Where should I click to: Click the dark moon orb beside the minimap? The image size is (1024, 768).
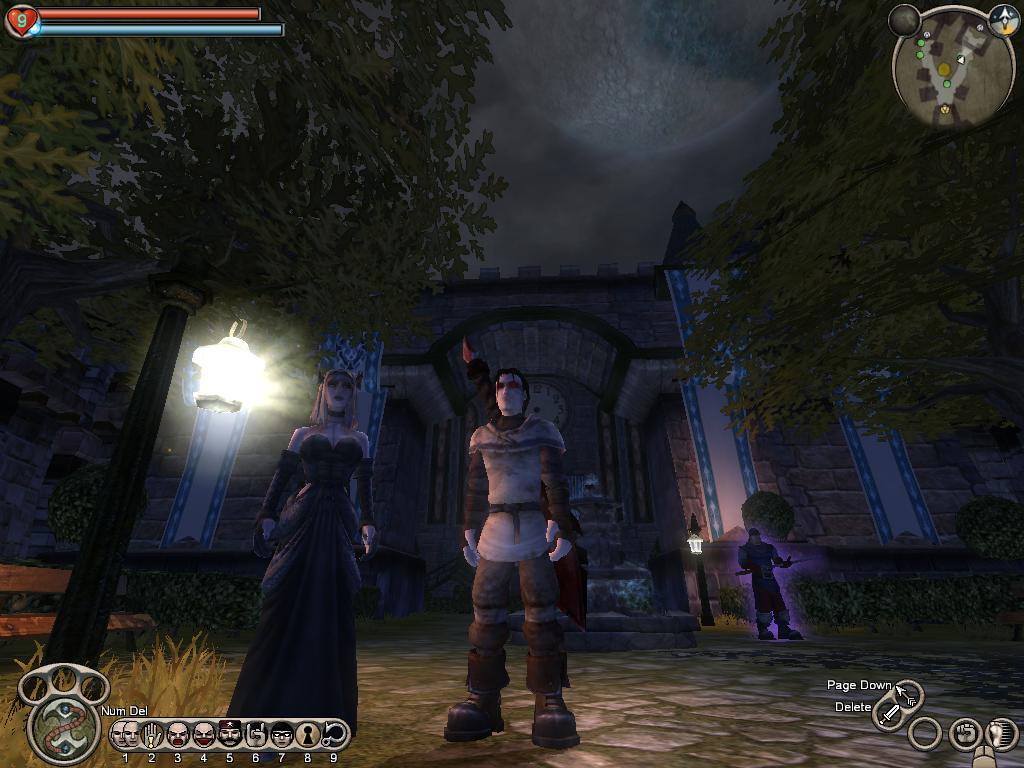point(904,20)
